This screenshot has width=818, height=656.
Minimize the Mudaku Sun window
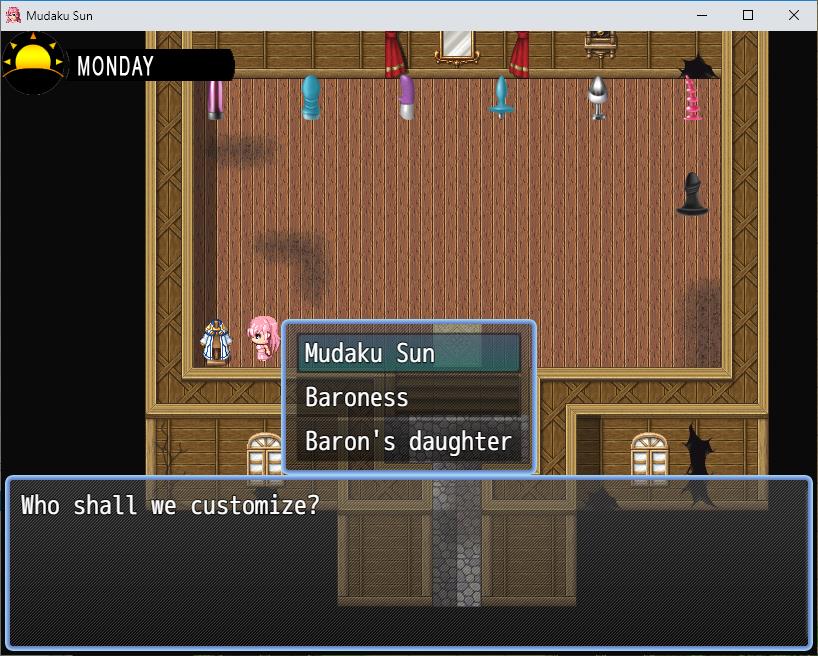click(x=702, y=15)
